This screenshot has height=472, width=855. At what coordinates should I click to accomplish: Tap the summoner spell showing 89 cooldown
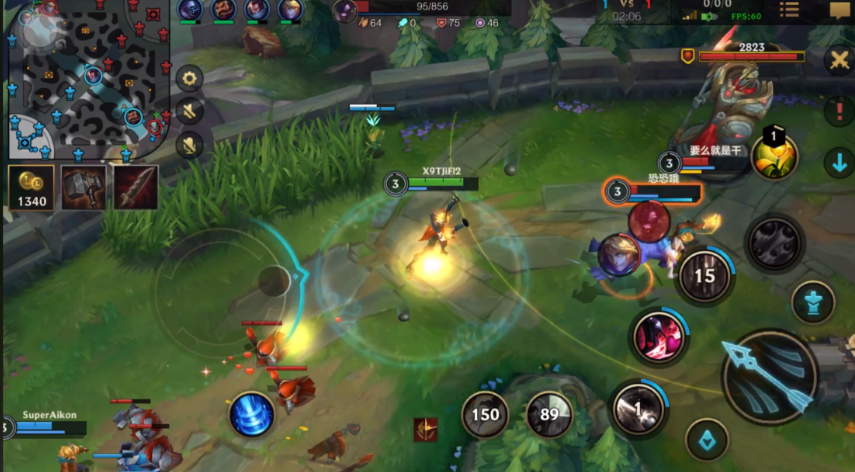(x=549, y=414)
